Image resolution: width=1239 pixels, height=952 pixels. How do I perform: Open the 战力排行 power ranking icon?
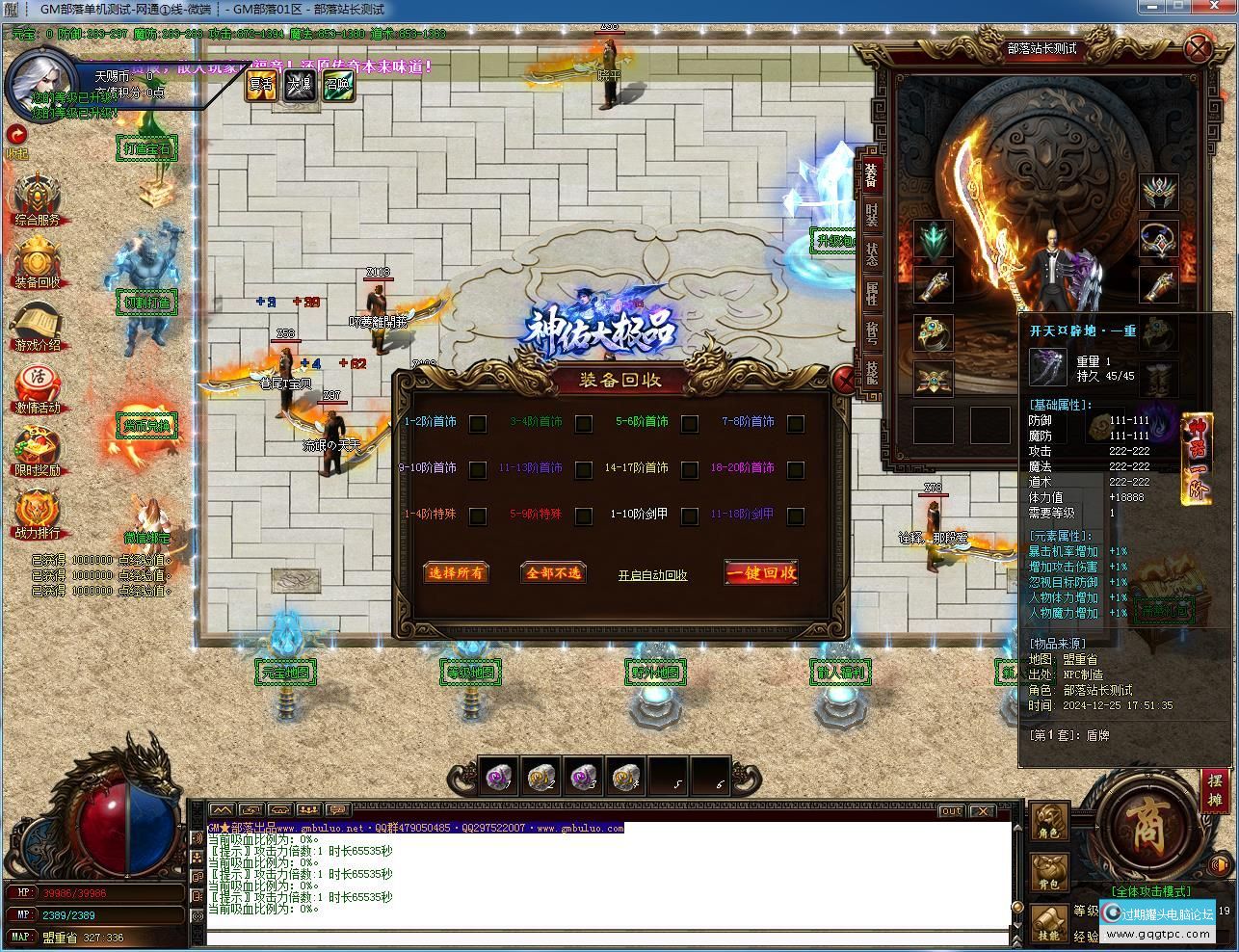pyautogui.click(x=37, y=511)
